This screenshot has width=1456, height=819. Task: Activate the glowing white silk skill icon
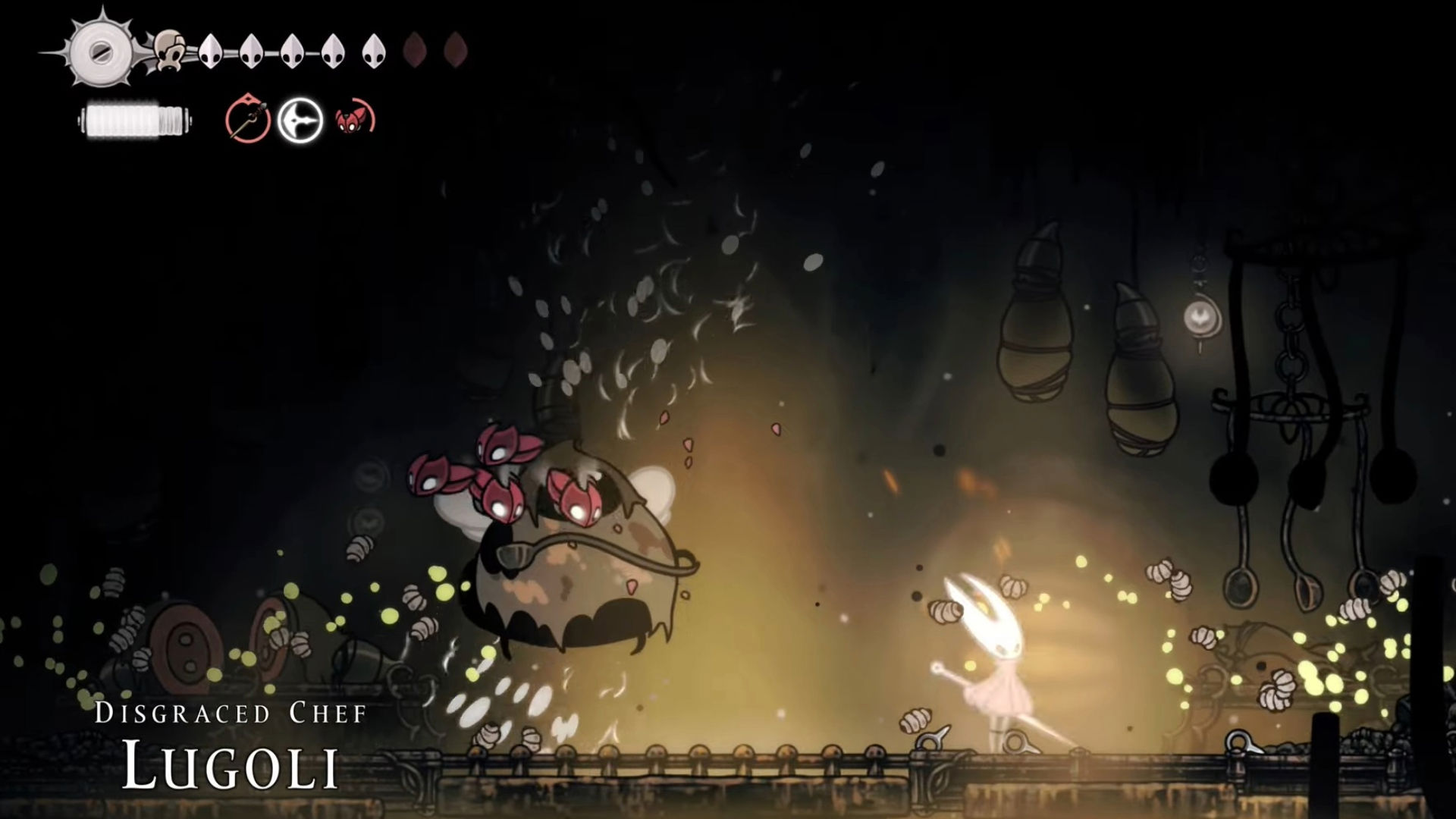(300, 121)
